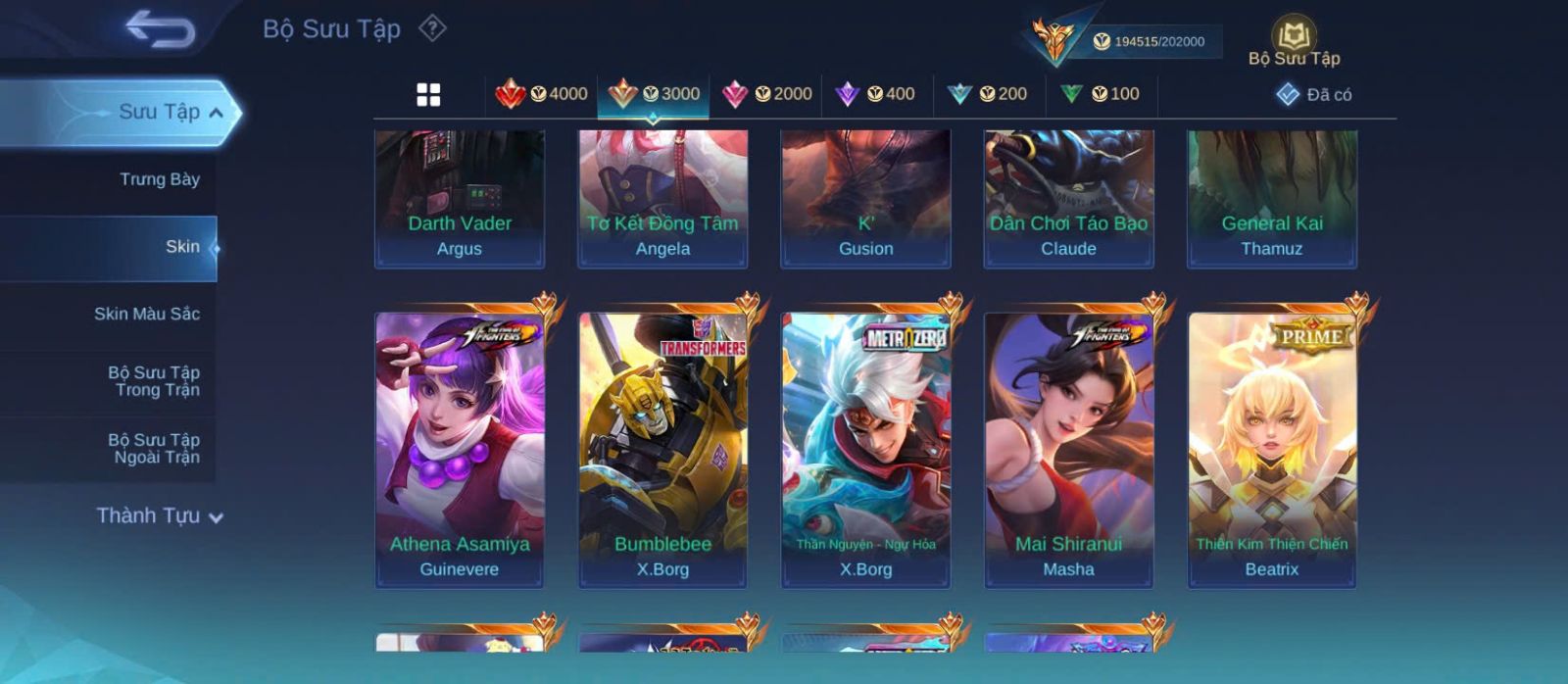Collapse the Sưu Tập menu section

215,113
